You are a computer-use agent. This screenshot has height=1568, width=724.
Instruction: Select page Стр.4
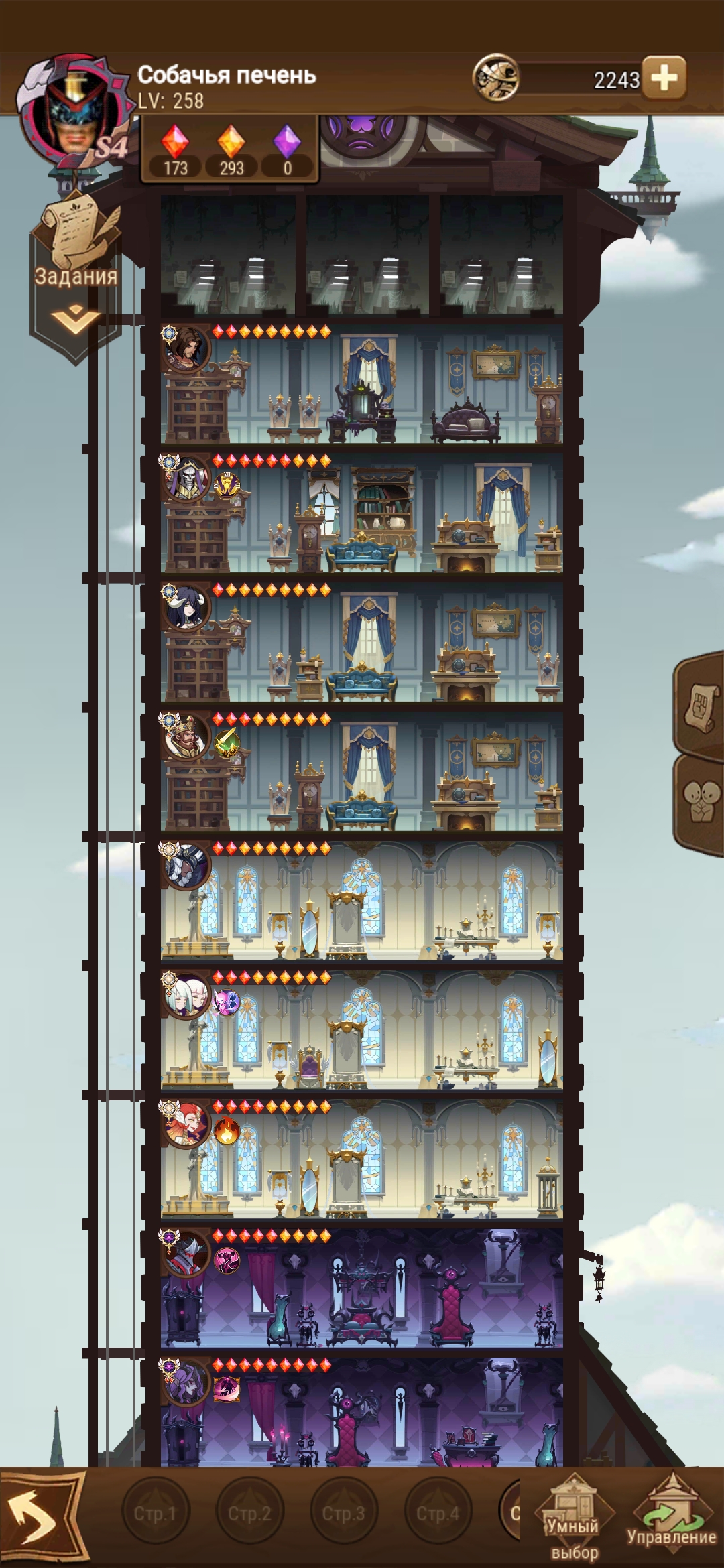tap(438, 1513)
